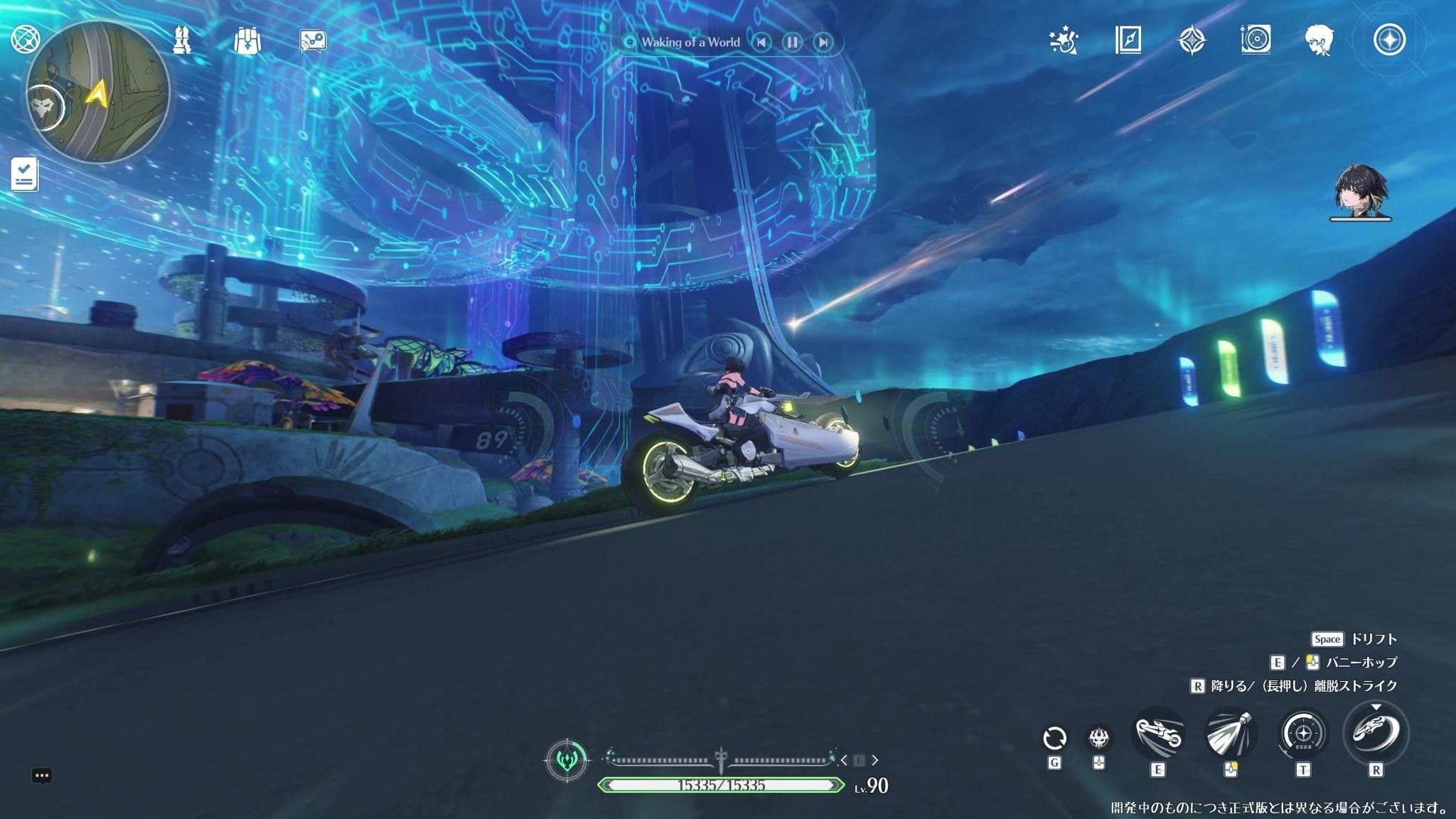Screen dimensions: 1456x819
Task: Open the record turntable icon
Action: [x=1256, y=40]
